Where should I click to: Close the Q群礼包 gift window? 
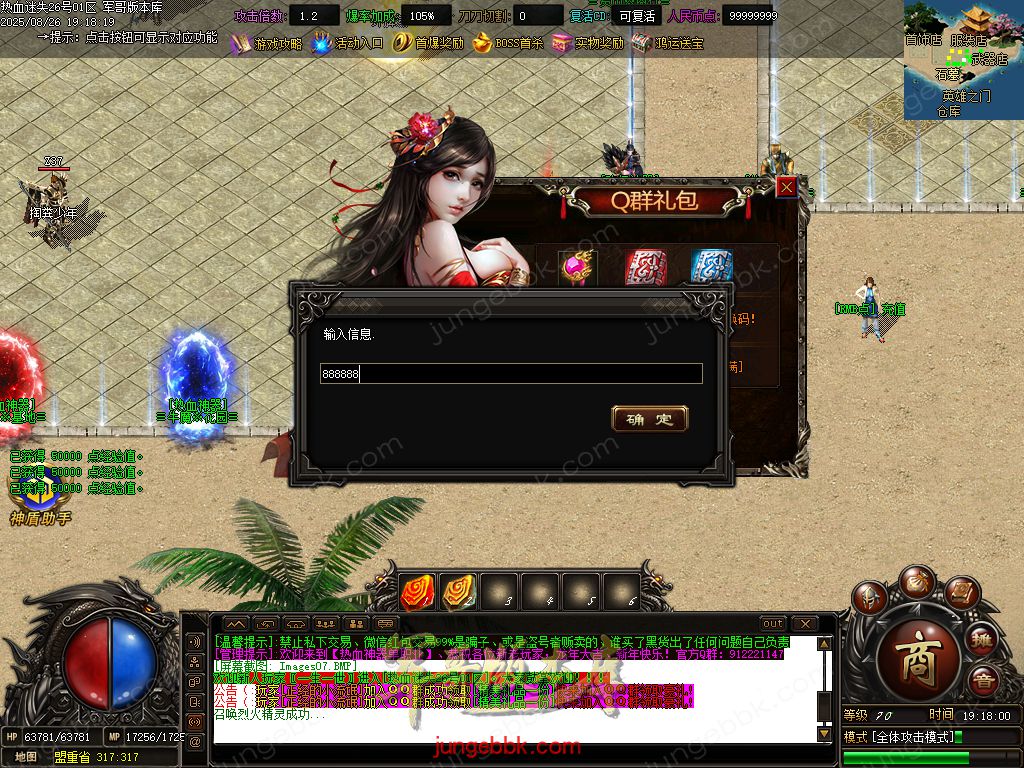787,187
